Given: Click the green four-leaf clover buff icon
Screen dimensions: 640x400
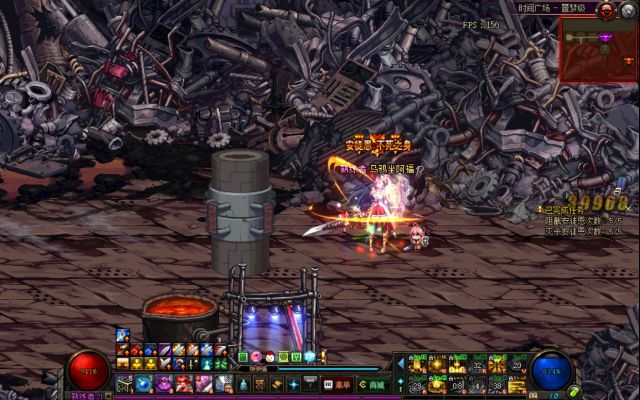Looking at the screenshot, I should point(283,357).
